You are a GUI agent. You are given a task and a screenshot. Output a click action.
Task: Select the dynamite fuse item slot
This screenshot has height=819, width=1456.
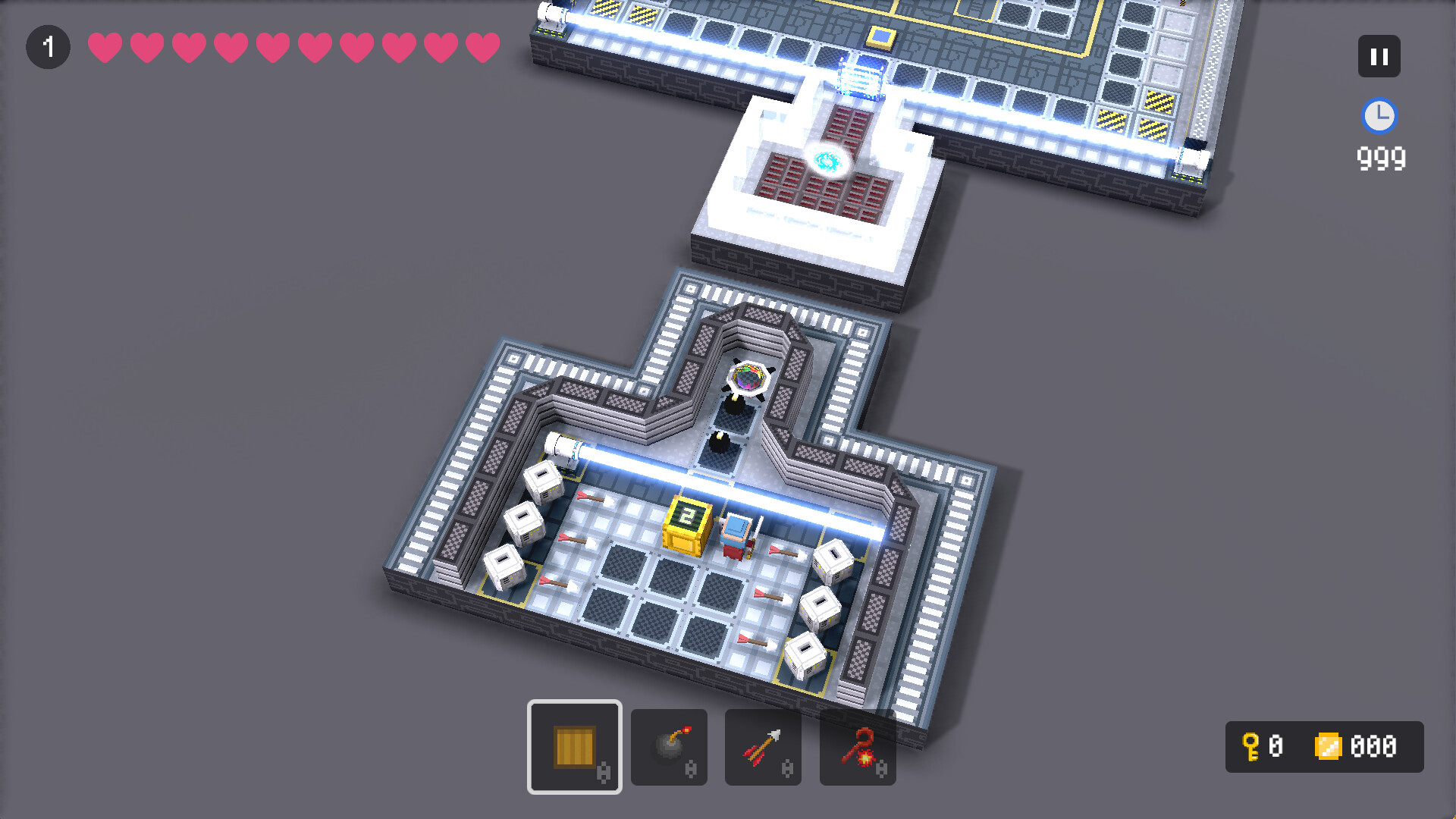857,748
